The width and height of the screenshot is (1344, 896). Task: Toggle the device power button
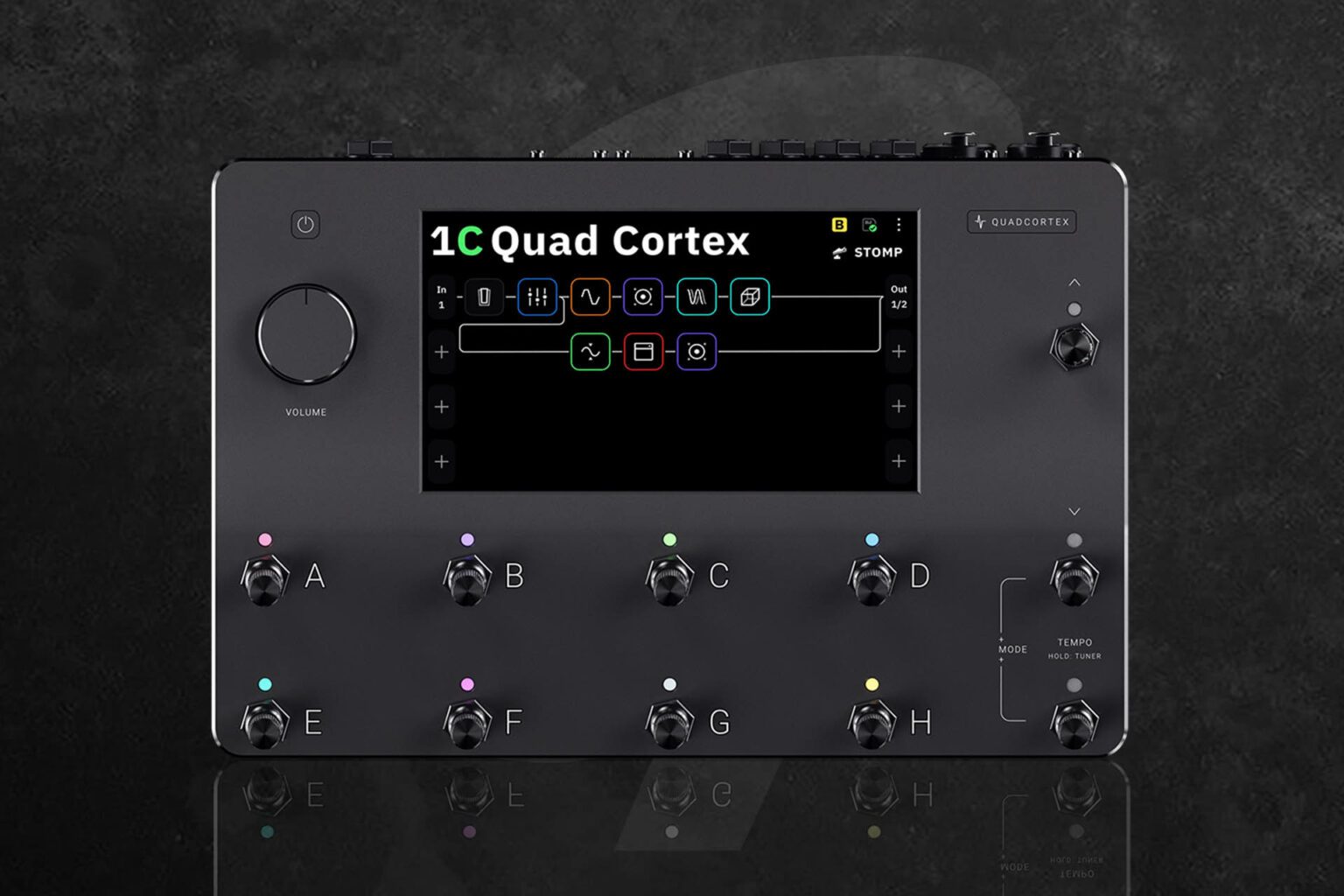coord(304,226)
